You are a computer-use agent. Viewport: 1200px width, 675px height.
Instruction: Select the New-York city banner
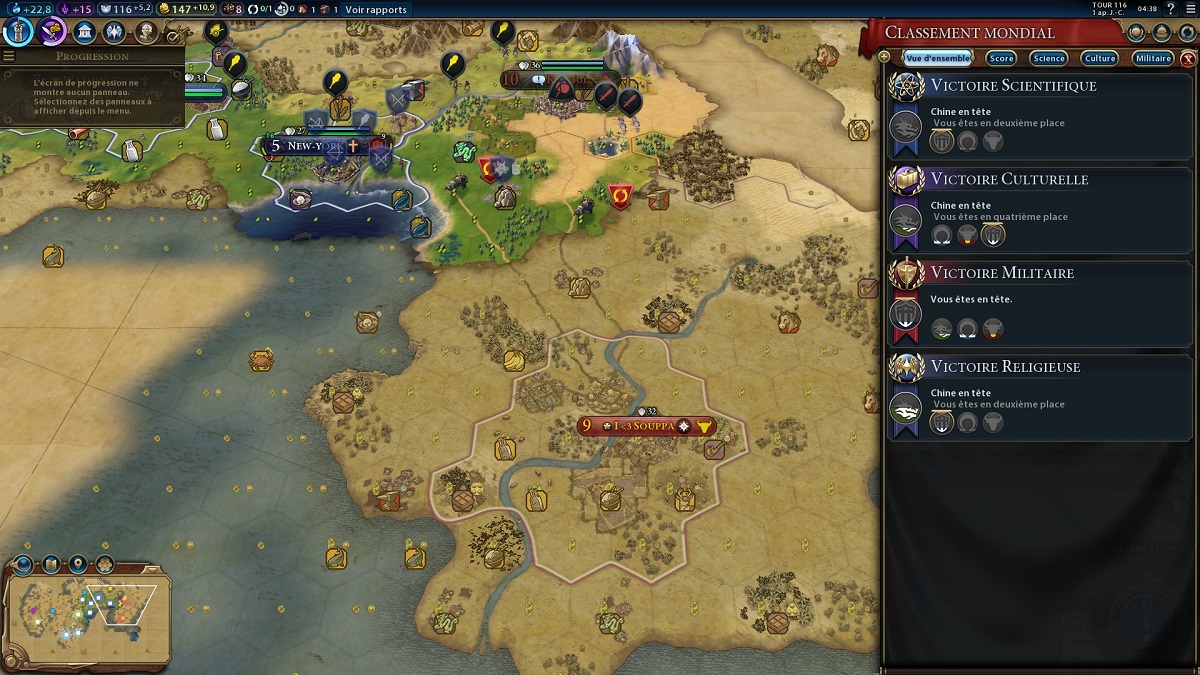coord(315,146)
